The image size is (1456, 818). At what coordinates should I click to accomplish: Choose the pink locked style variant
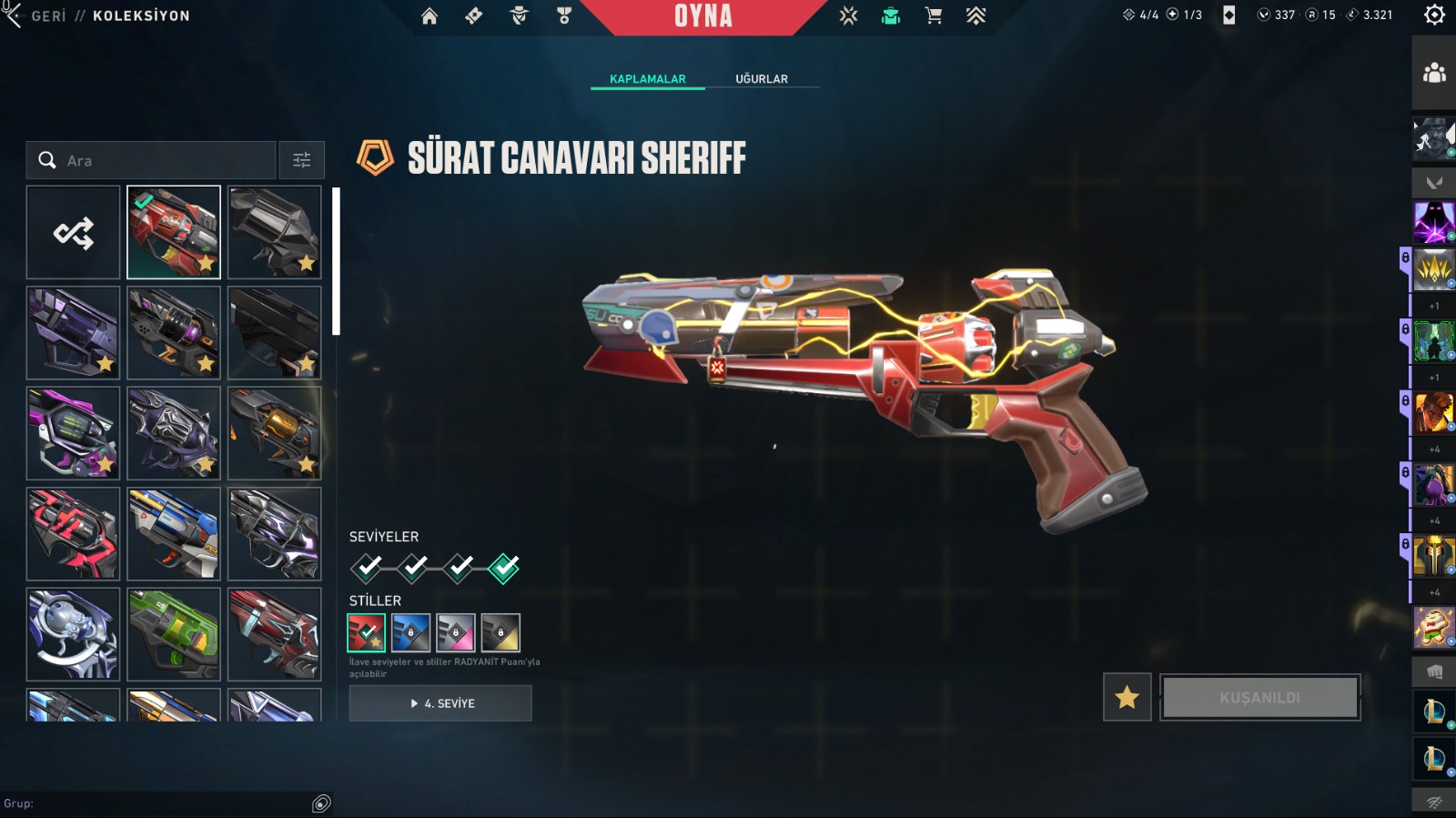[456, 632]
